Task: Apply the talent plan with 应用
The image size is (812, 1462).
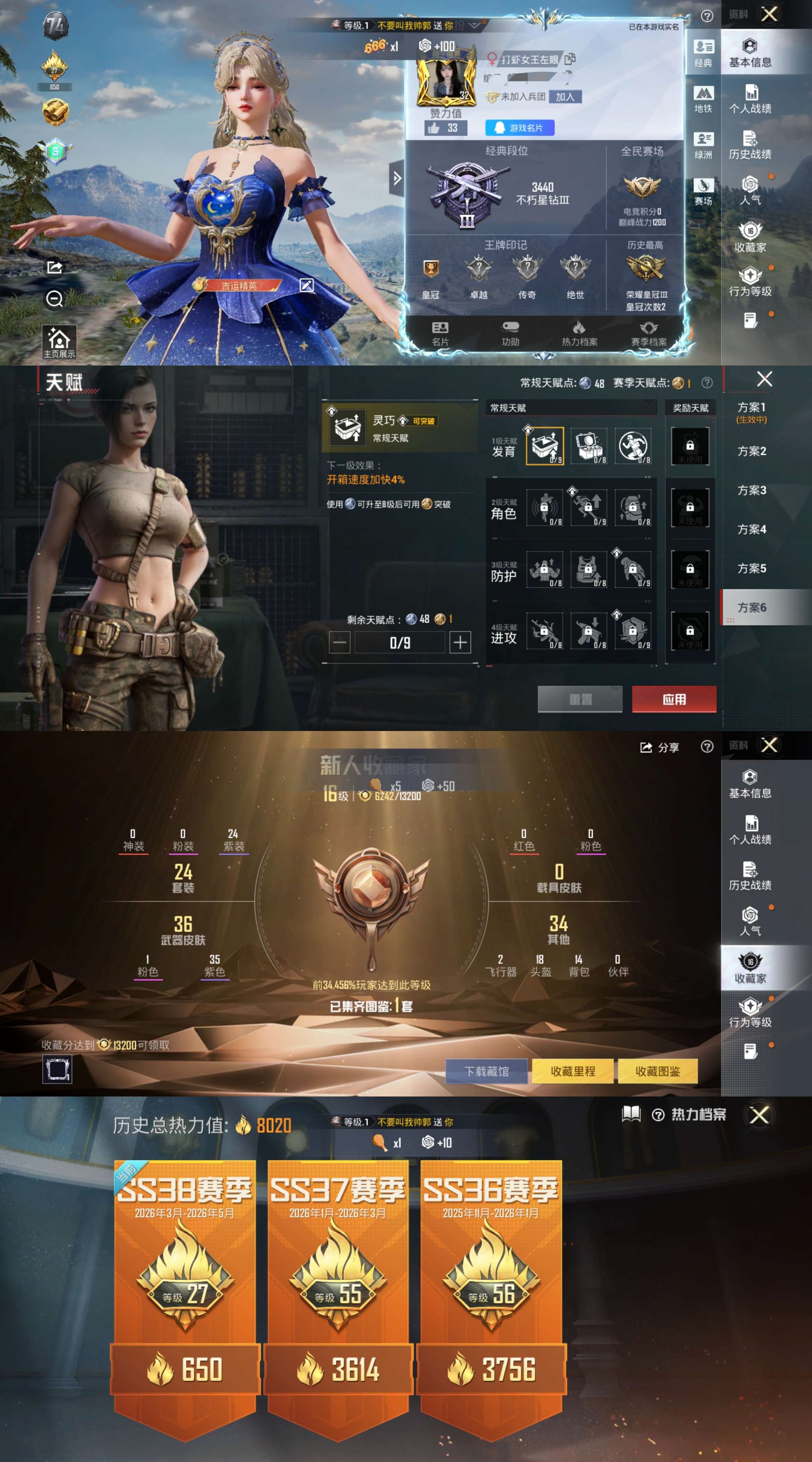Action: (674, 699)
